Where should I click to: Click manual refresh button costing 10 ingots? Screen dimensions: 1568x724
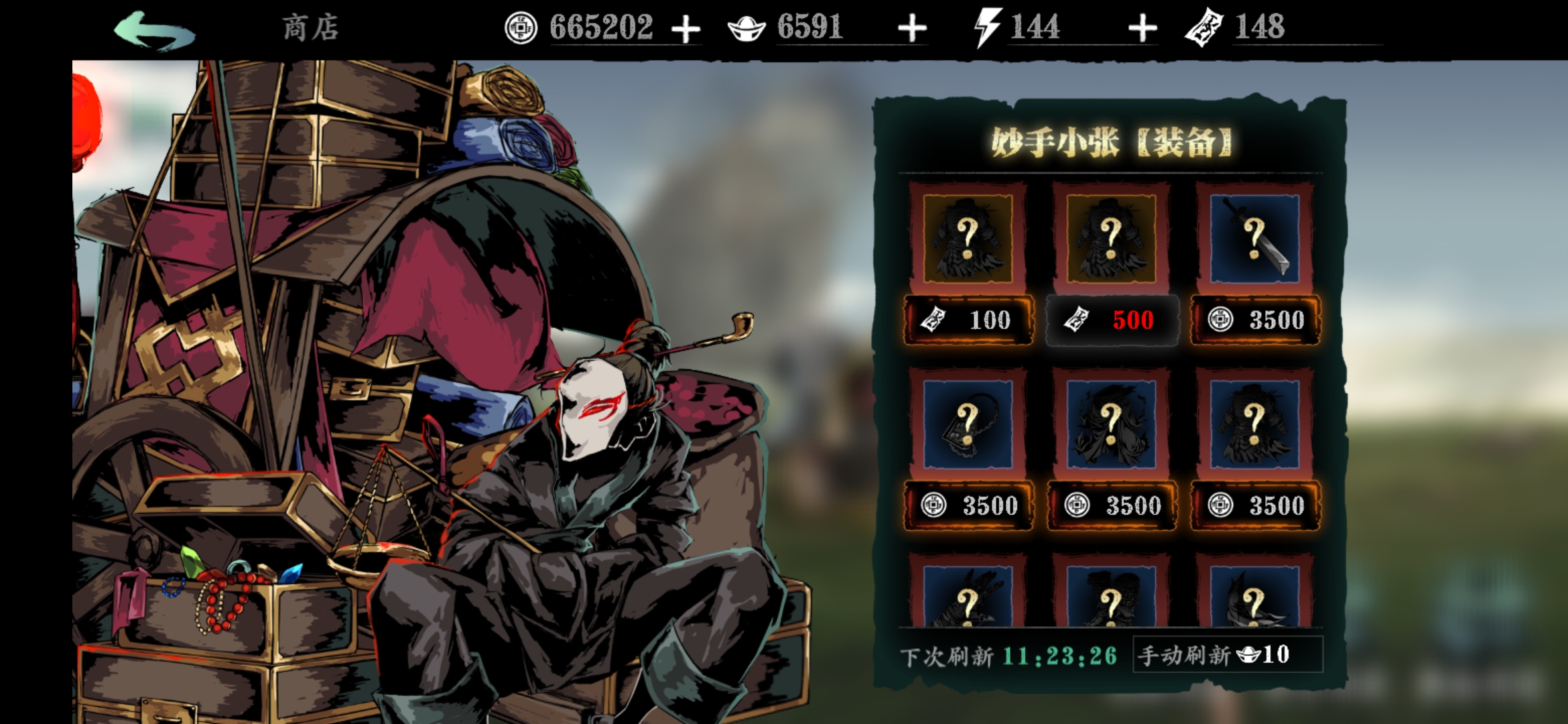1227,654
